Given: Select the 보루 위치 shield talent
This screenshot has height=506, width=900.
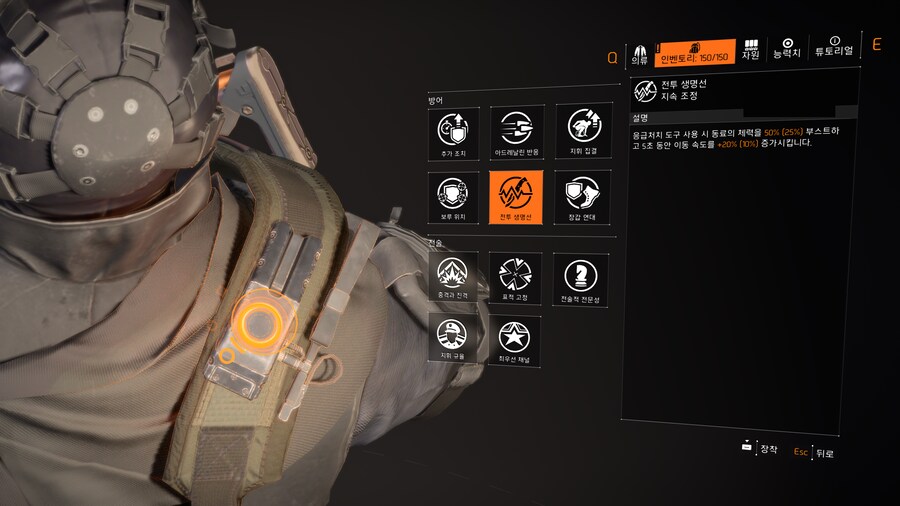Looking at the screenshot, I should coord(452,196).
